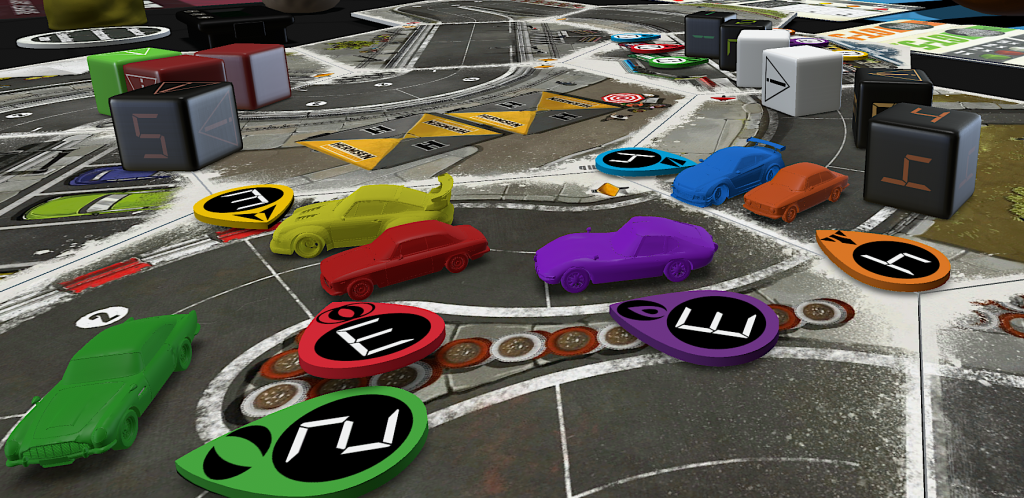The image size is (1024, 498).
Task: Click the orange car miniature
Action: click(x=795, y=190)
